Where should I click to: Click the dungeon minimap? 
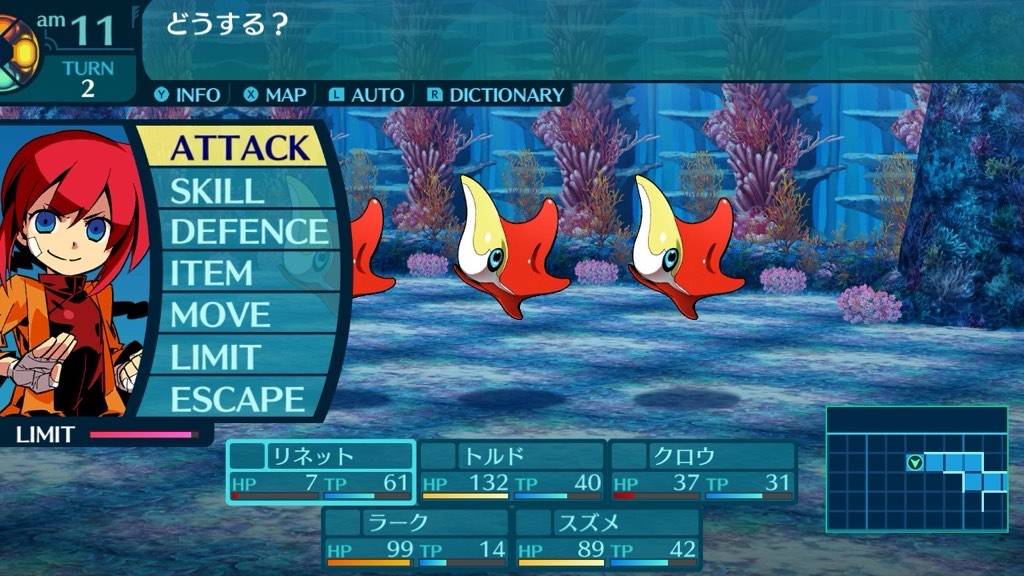(x=916, y=469)
